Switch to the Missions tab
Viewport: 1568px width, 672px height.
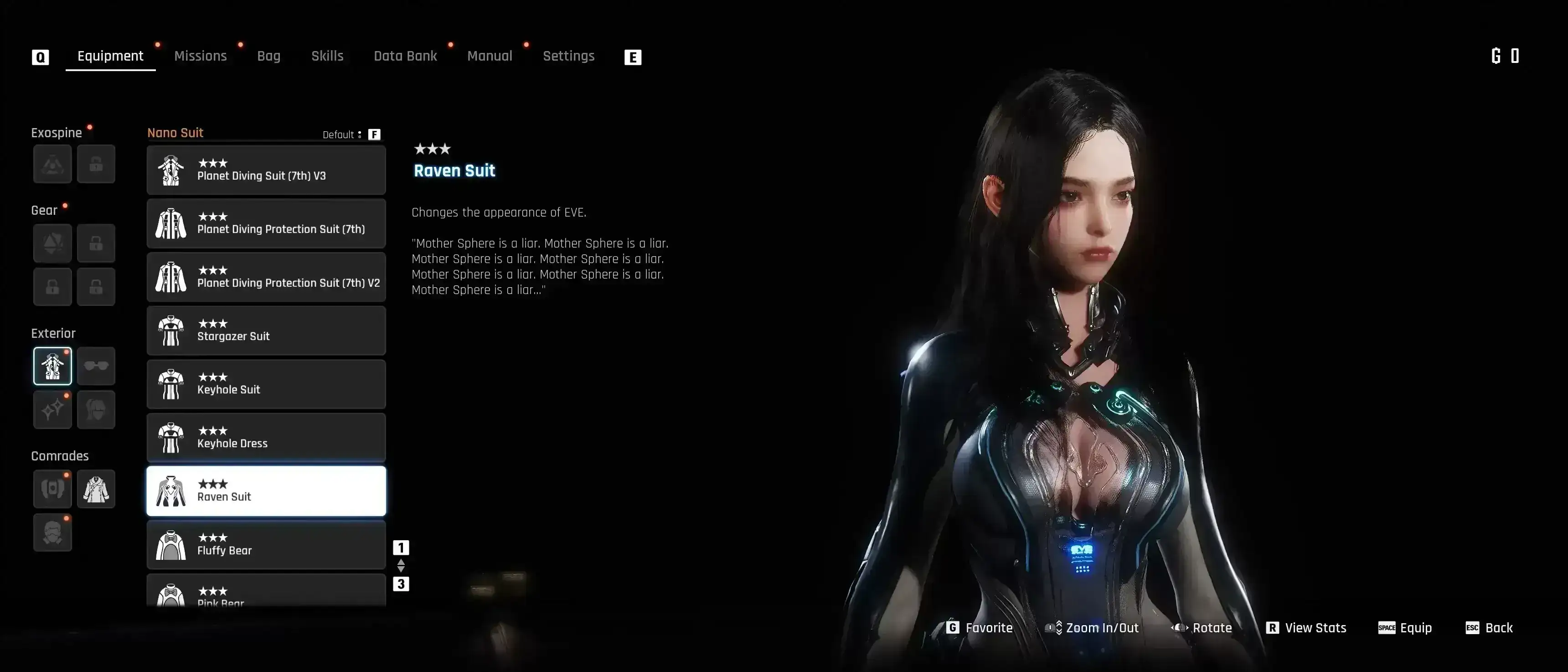pos(200,56)
